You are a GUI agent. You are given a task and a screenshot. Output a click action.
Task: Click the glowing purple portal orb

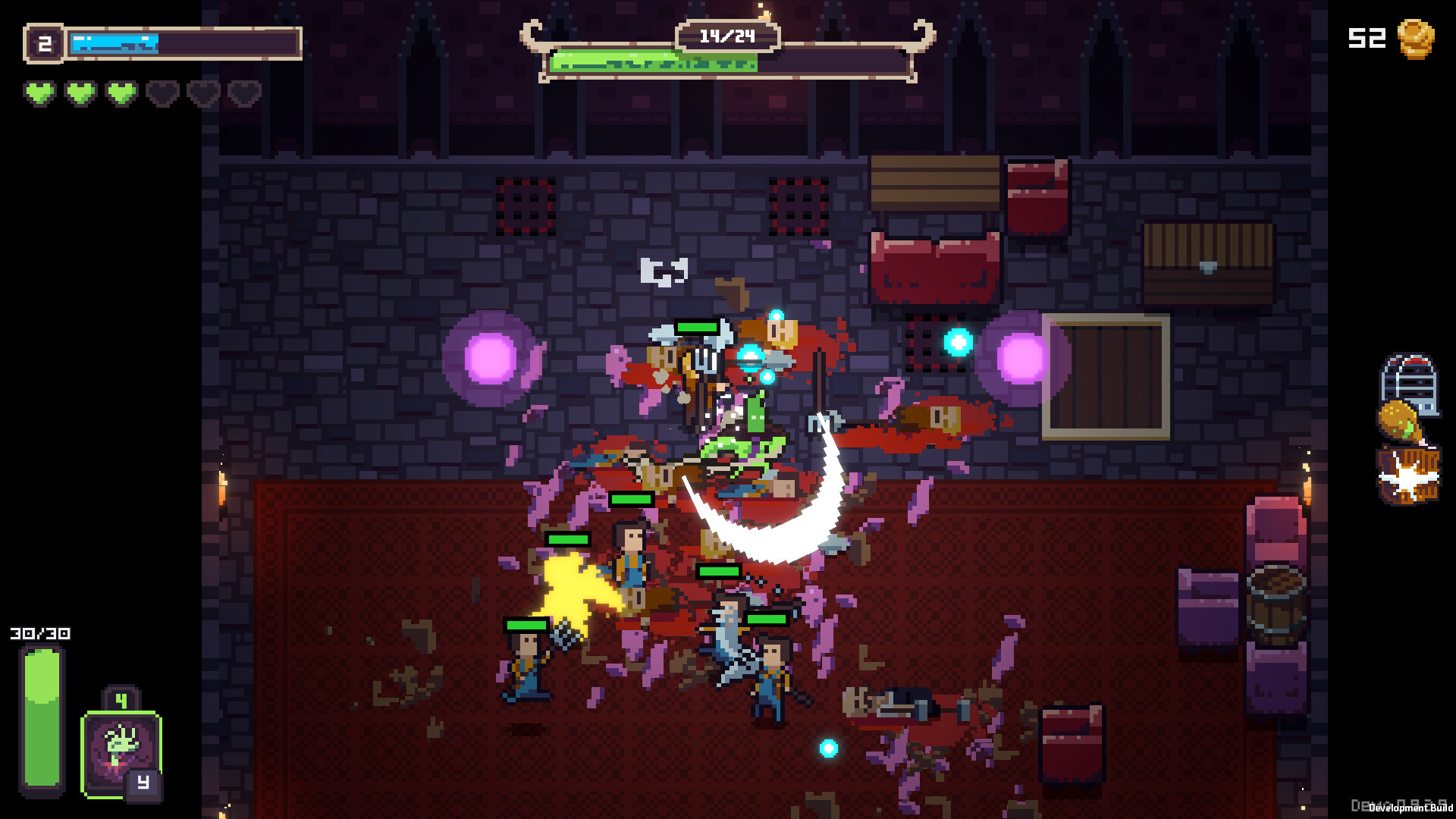pyautogui.click(x=491, y=359)
